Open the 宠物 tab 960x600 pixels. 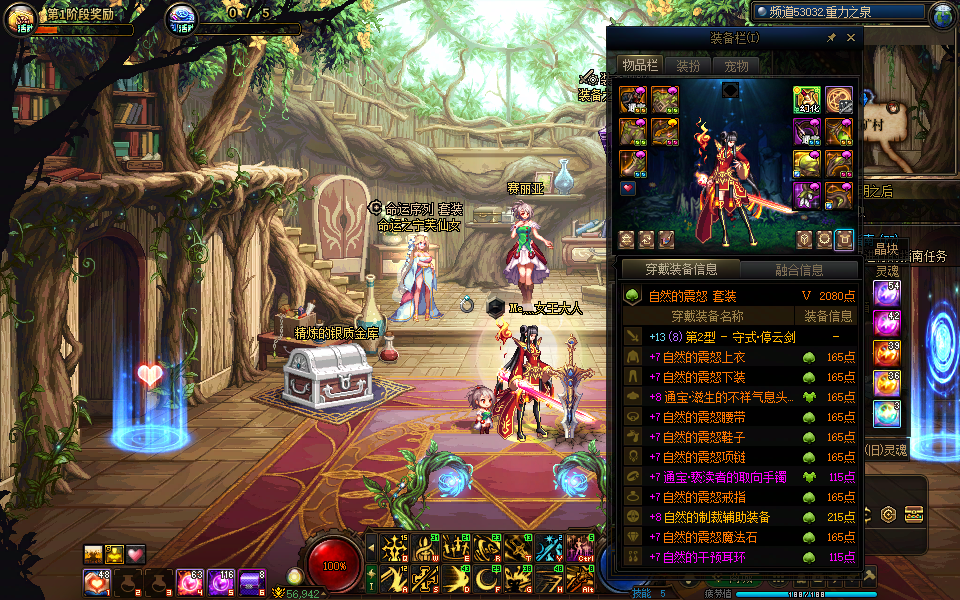pos(736,65)
